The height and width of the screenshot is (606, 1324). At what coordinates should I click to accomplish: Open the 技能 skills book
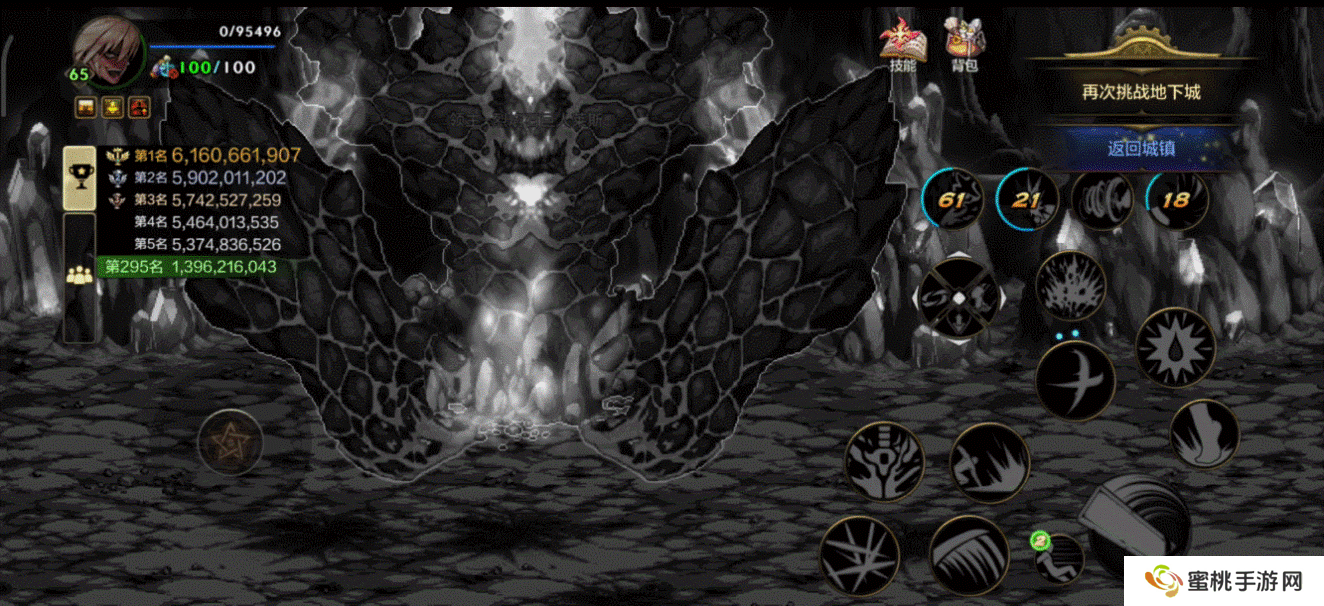[x=902, y=46]
